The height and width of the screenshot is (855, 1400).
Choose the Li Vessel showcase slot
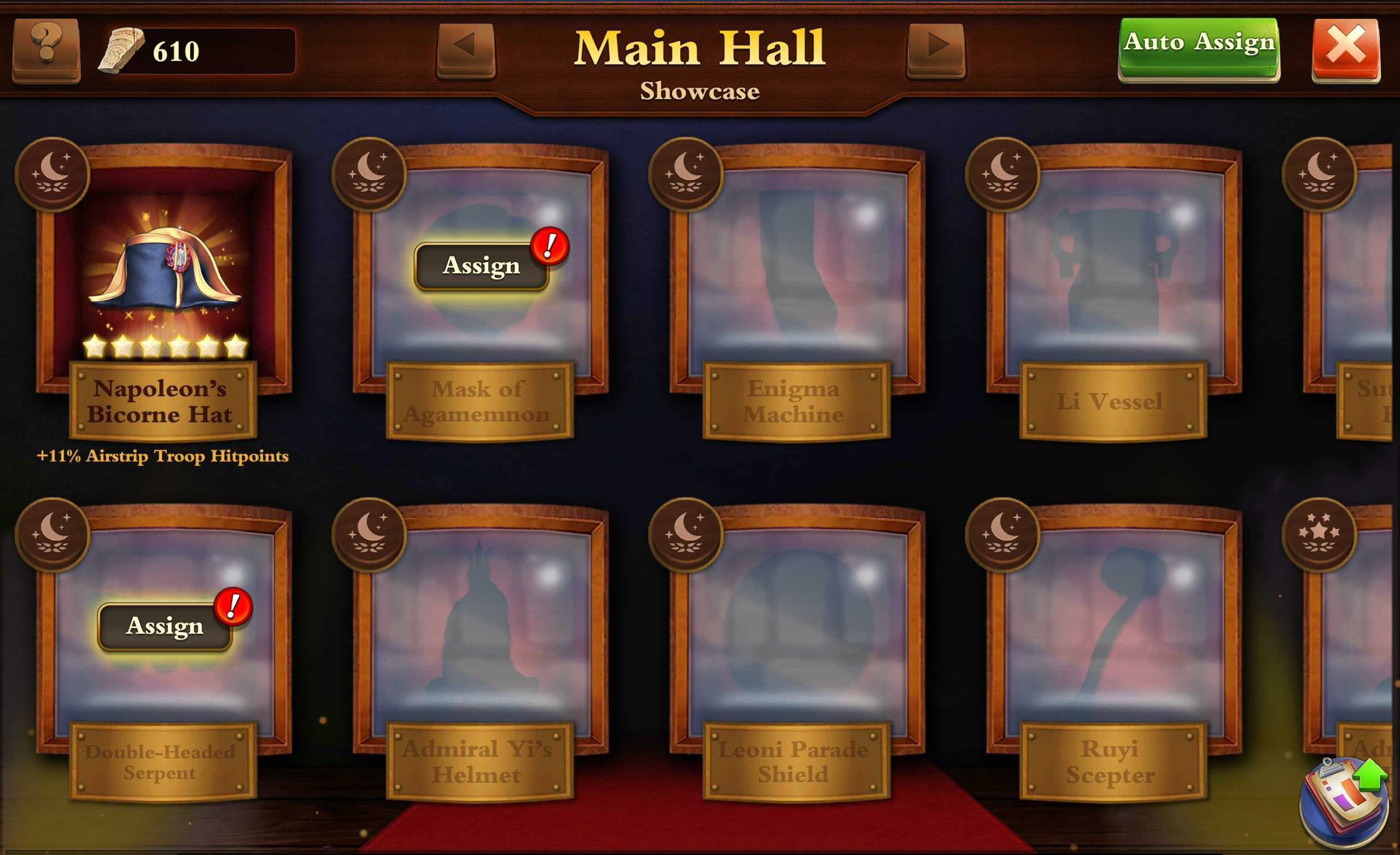[1113, 273]
